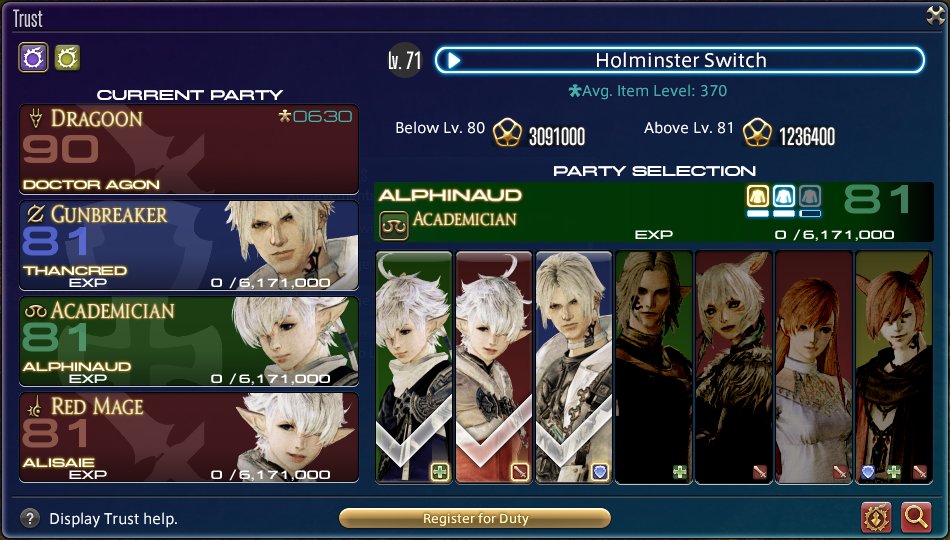The image size is (950, 540).
Task: Register for Duty
Action: [475, 518]
